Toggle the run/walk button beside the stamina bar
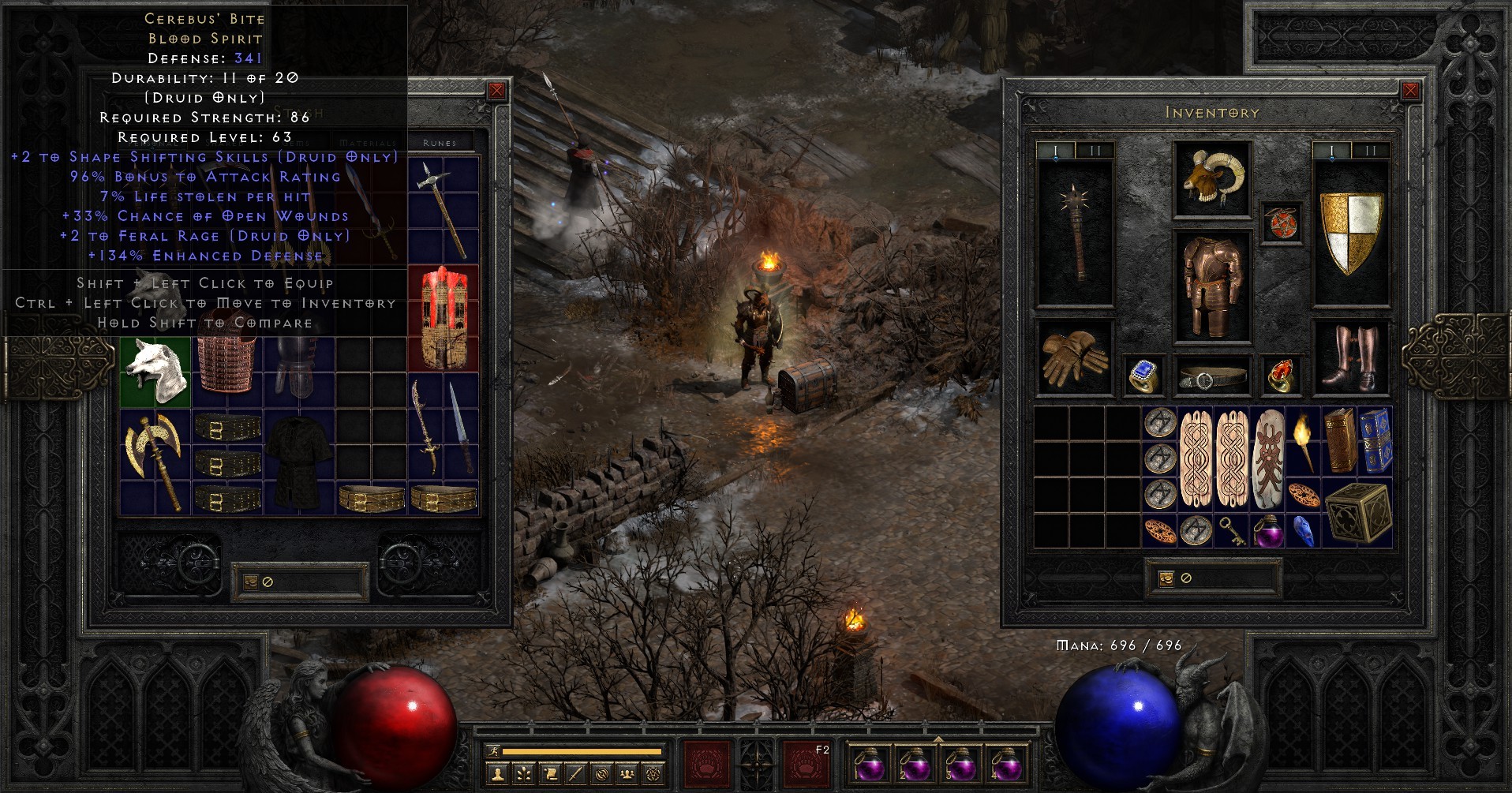Screen dimensions: 1512x793 494,751
